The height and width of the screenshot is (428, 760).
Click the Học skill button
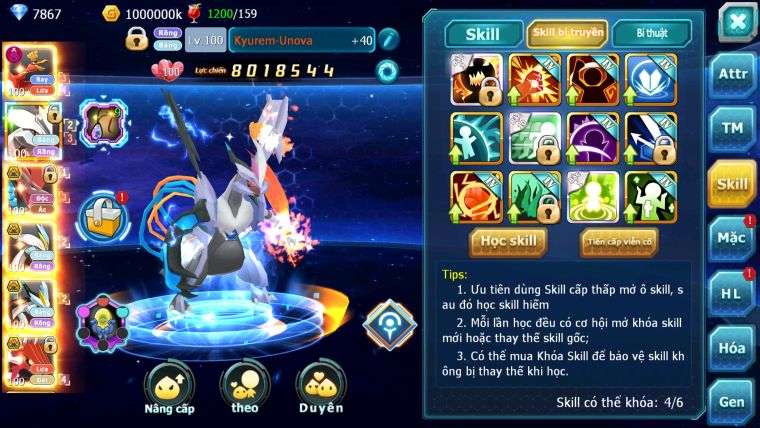click(x=509, y=241)
